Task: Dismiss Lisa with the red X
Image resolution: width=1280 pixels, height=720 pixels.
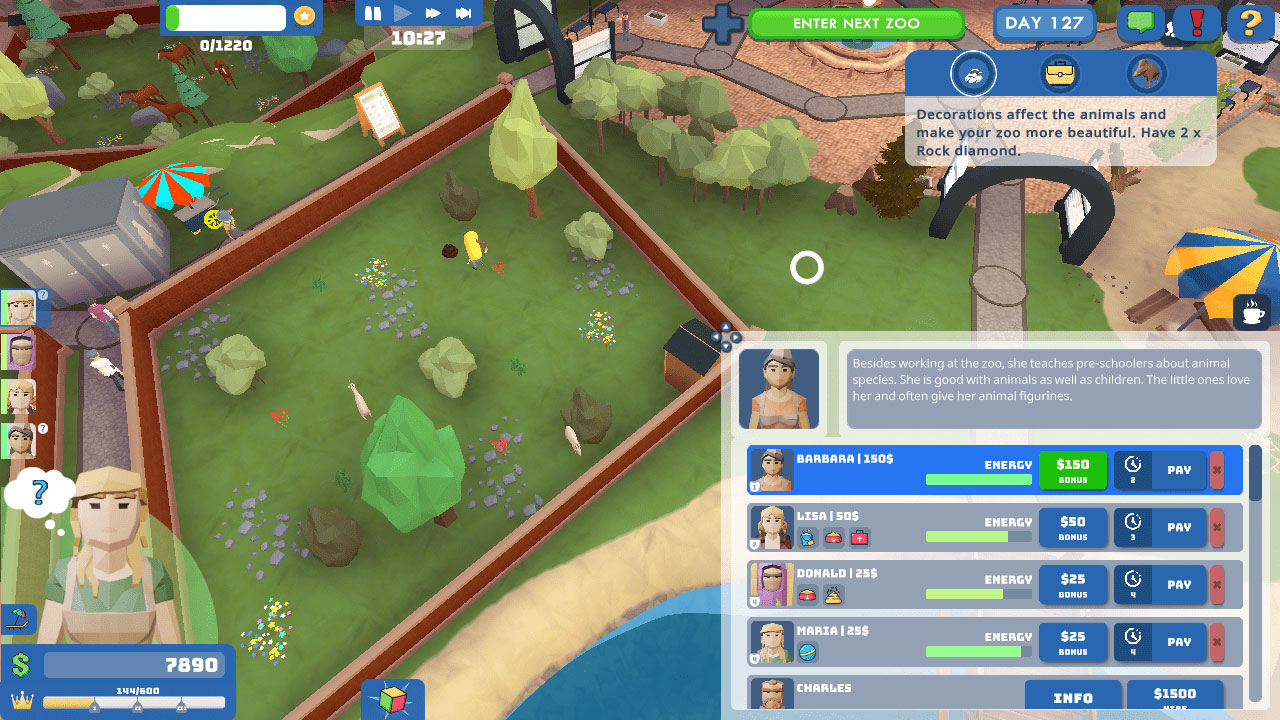Action: [1218, 527]
